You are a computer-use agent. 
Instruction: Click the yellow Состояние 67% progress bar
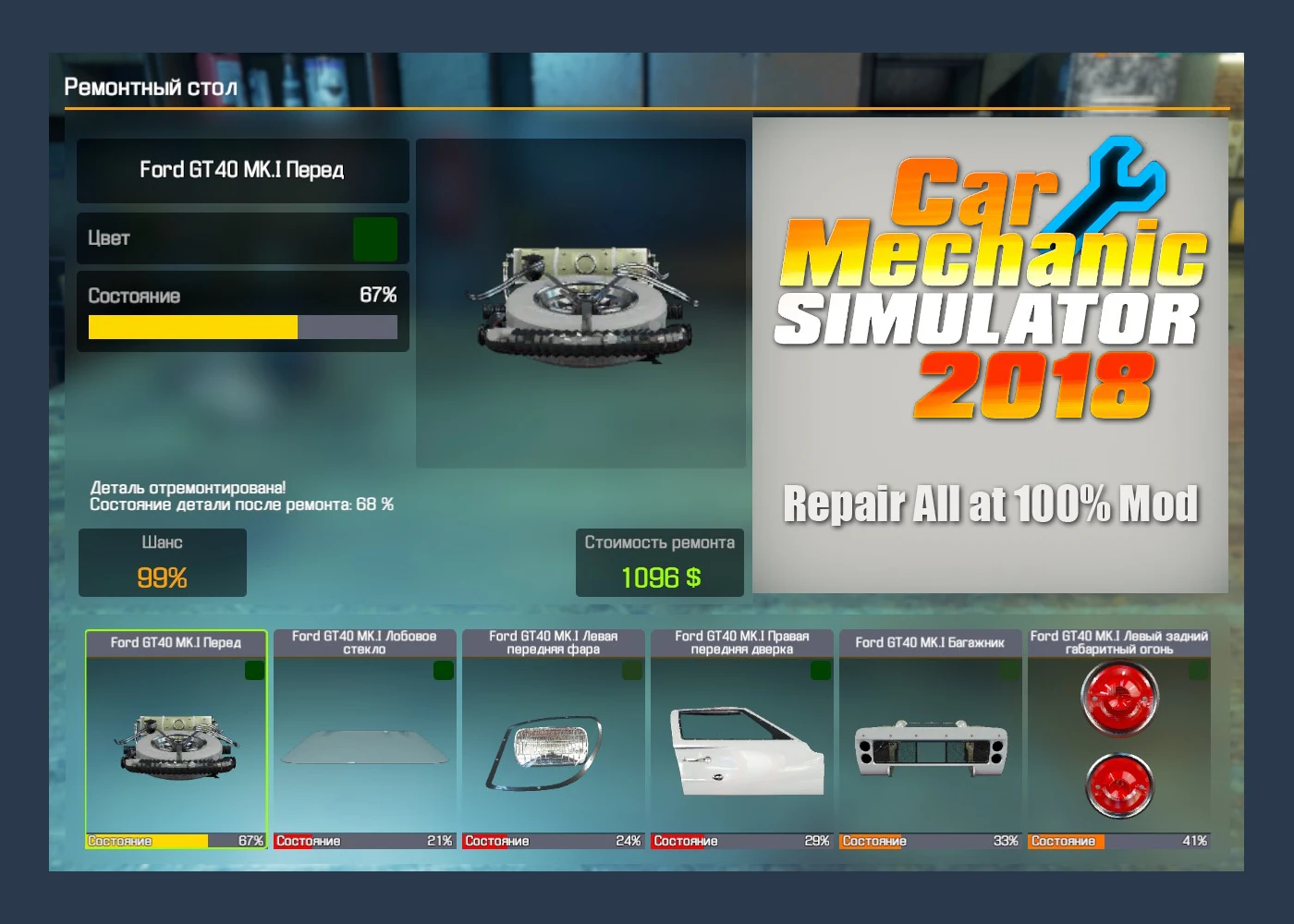pyautogui.click(x=191, y=327)
